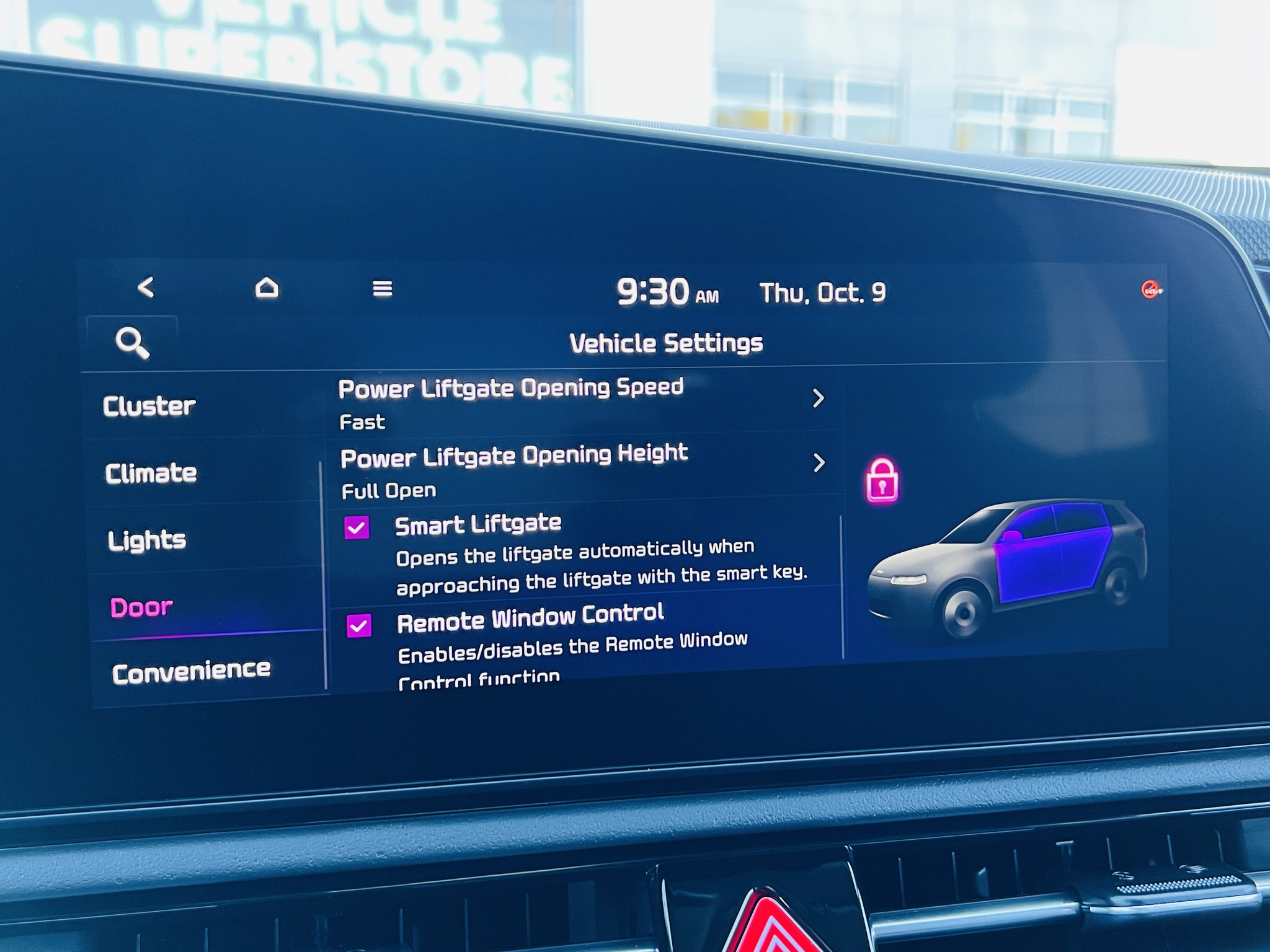1270x952 pixels.
Task: Select the Door settings tab
Action: point(141,607)
